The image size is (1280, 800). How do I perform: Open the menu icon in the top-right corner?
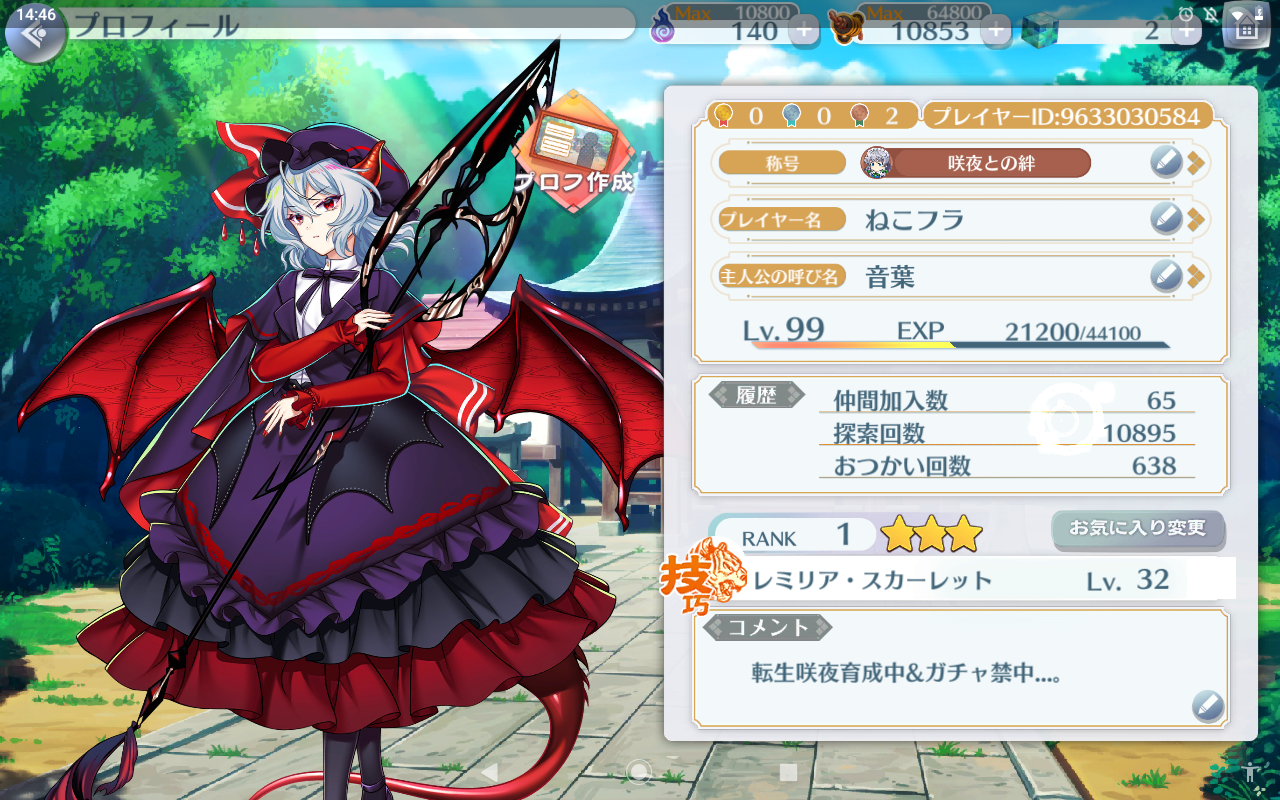1245,28
